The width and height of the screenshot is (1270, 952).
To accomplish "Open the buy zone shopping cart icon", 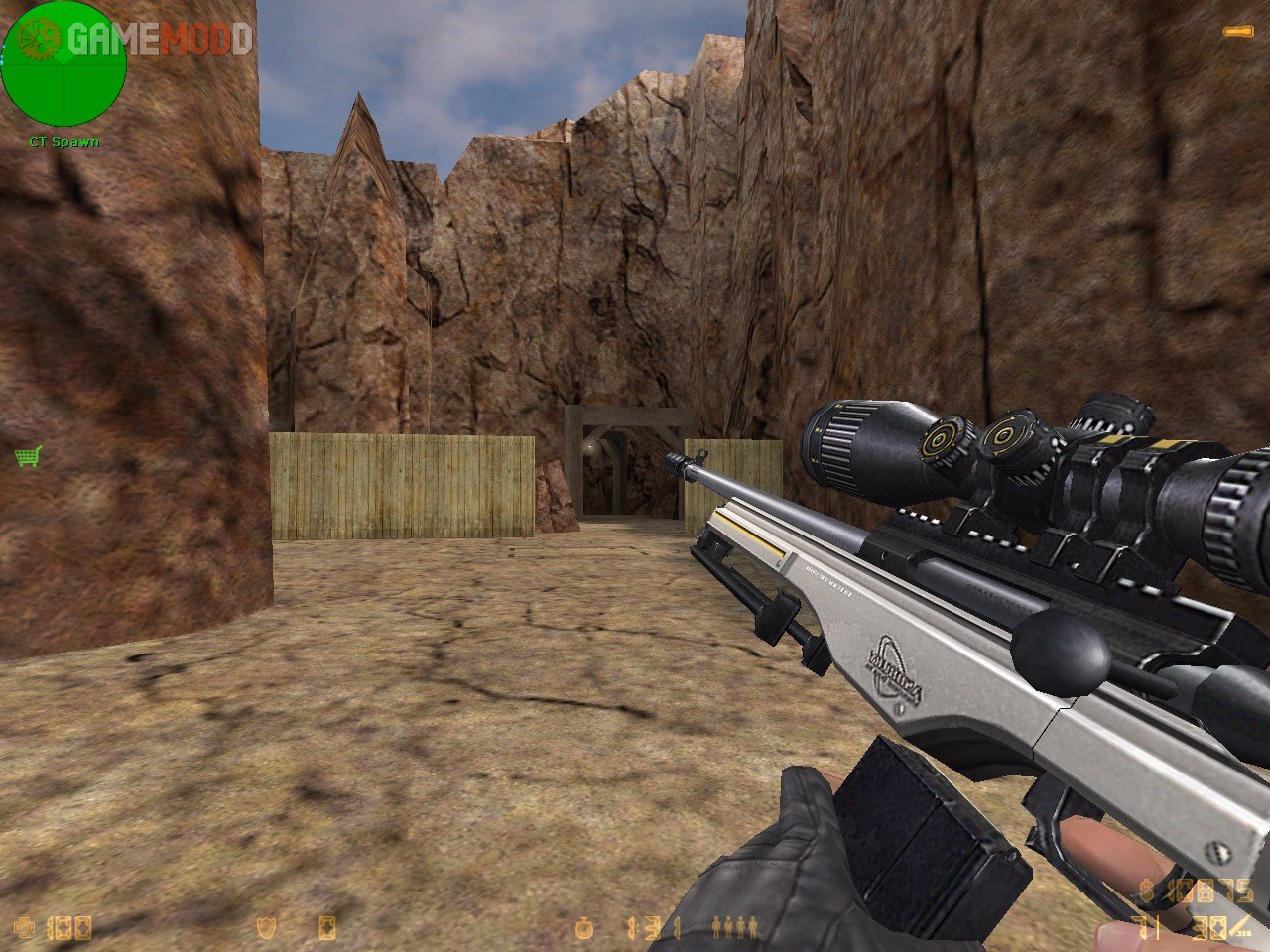I will [x=28, y=456].
